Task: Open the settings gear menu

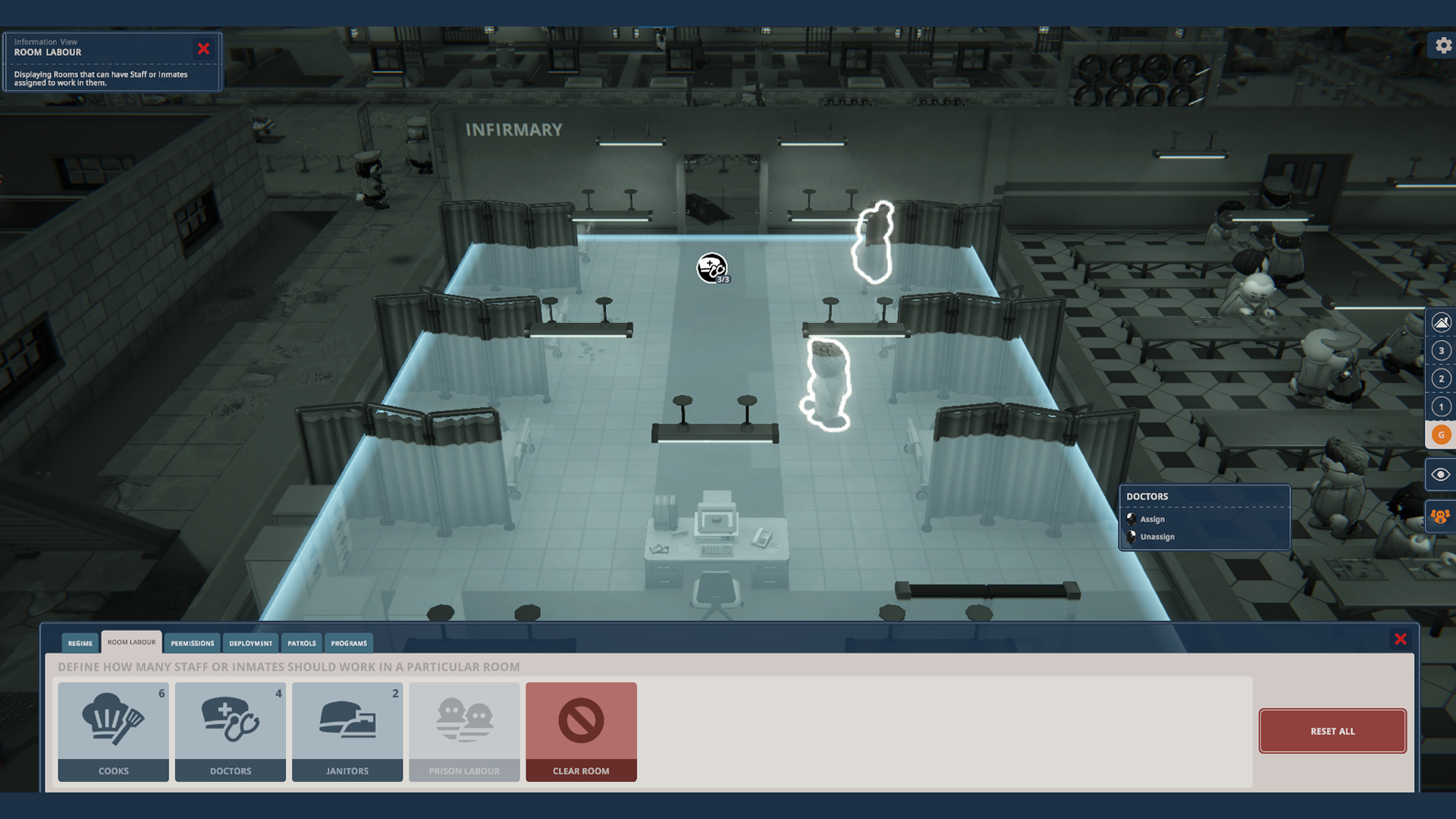Action: click(1442, 45)
